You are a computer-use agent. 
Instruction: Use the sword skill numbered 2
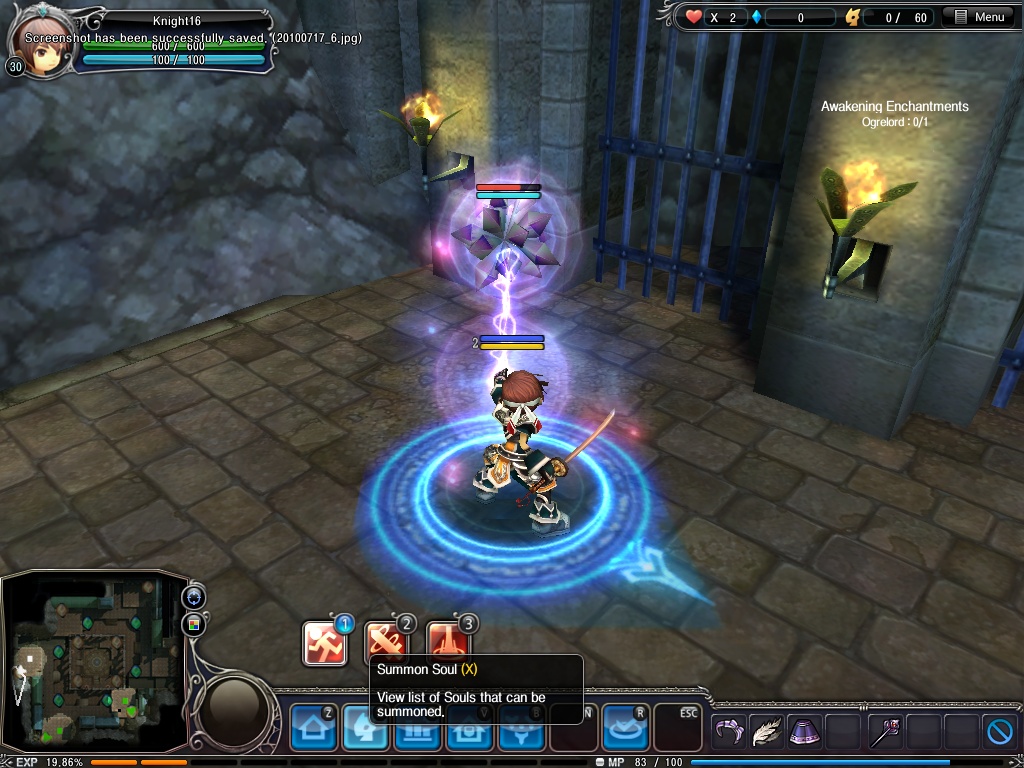click(386, 643)
